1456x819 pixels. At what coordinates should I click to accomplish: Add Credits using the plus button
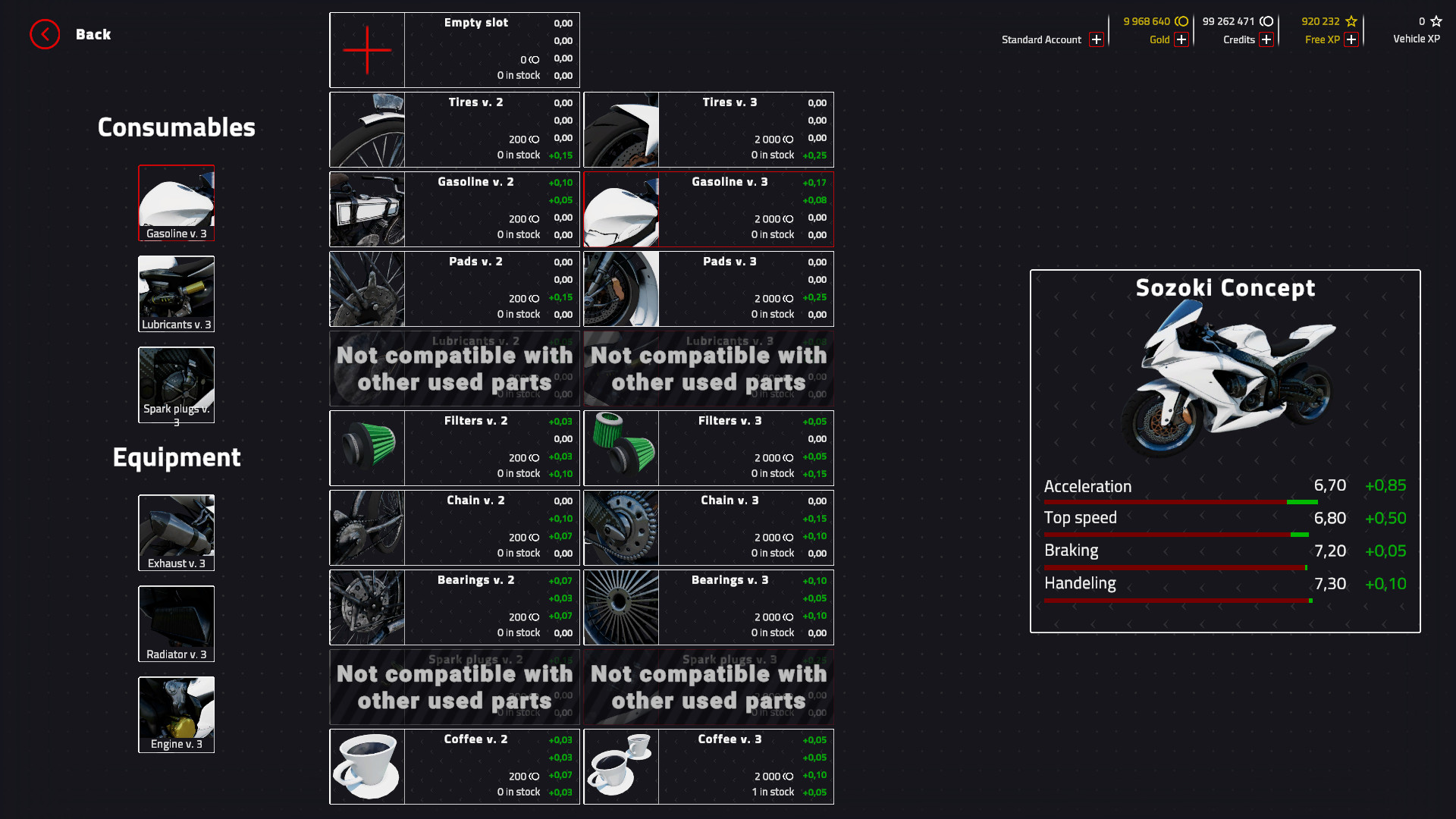point(1266,39)
